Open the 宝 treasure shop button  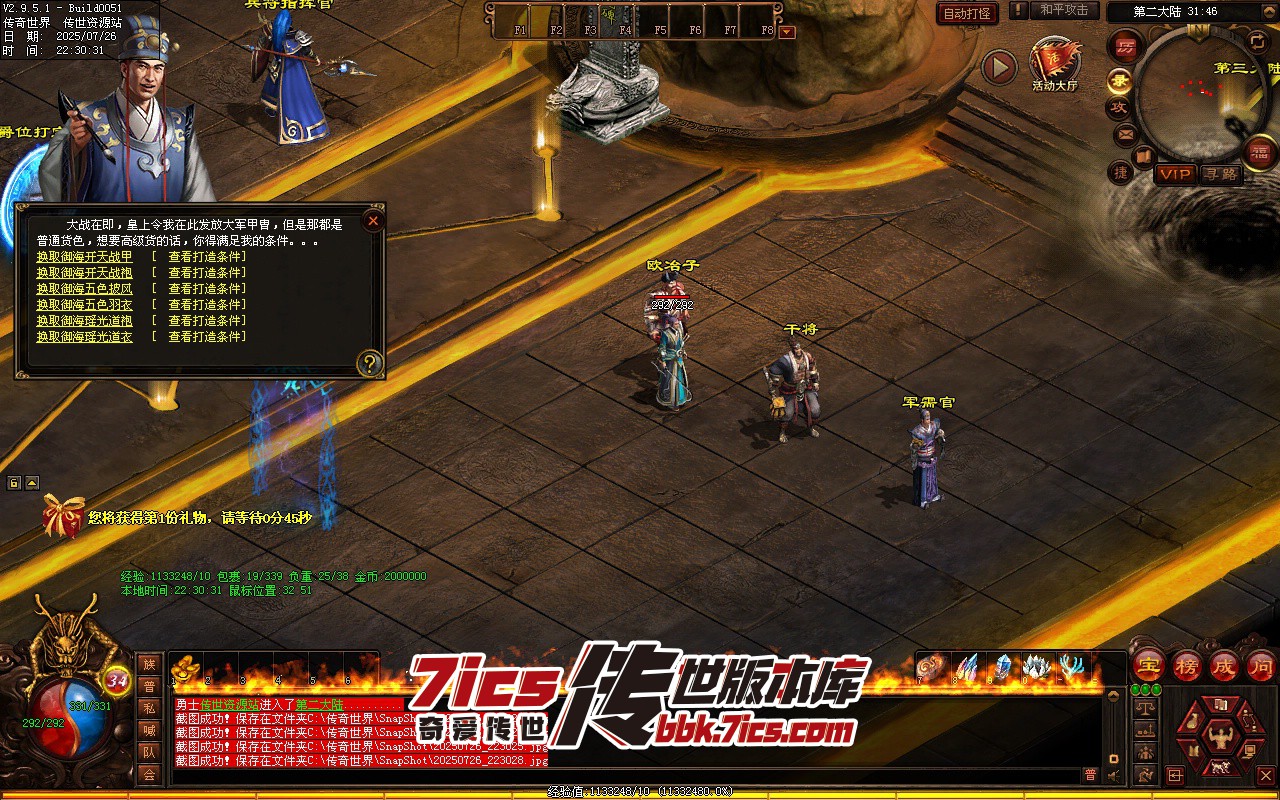point(1150,665)
